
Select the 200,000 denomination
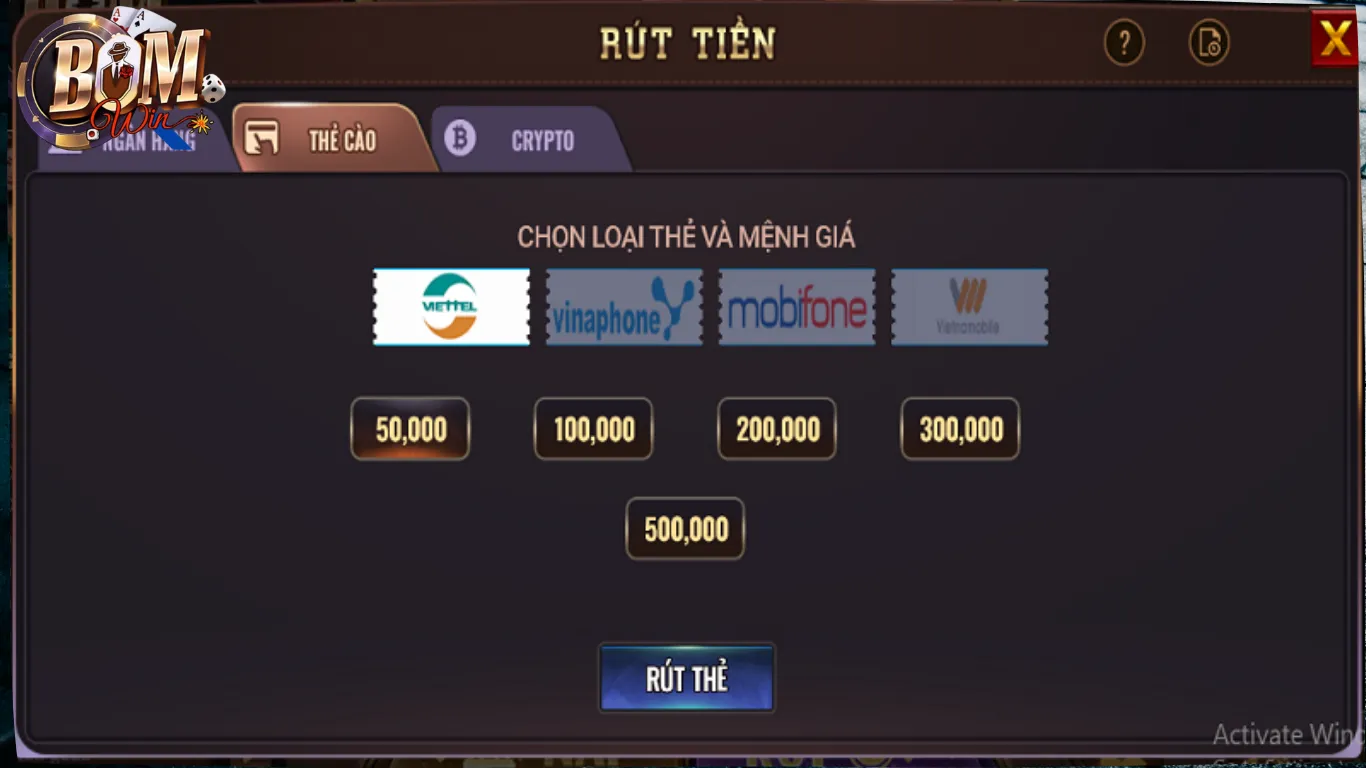point(777,428)
